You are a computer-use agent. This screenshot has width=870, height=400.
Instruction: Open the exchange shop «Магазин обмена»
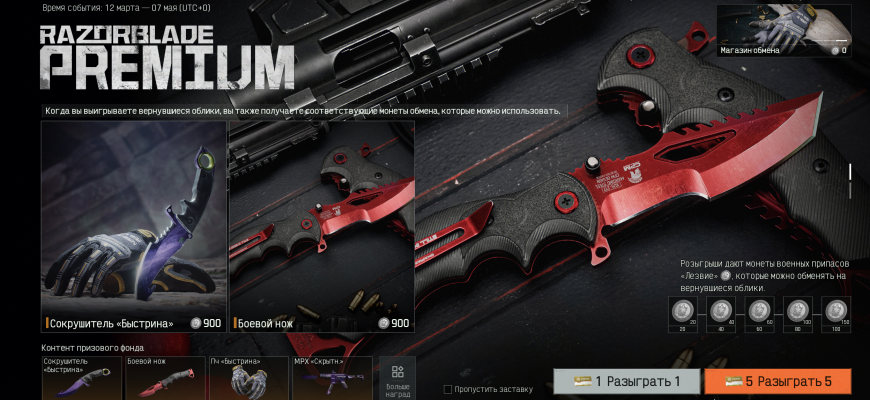coord(783,30)
